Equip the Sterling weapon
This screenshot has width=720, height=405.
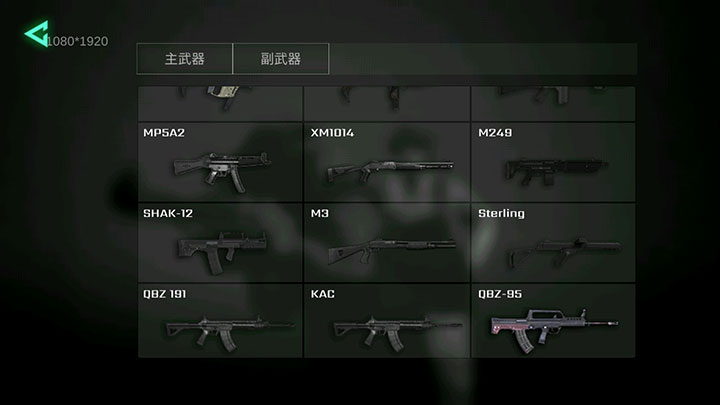click(x=553, y=241)
